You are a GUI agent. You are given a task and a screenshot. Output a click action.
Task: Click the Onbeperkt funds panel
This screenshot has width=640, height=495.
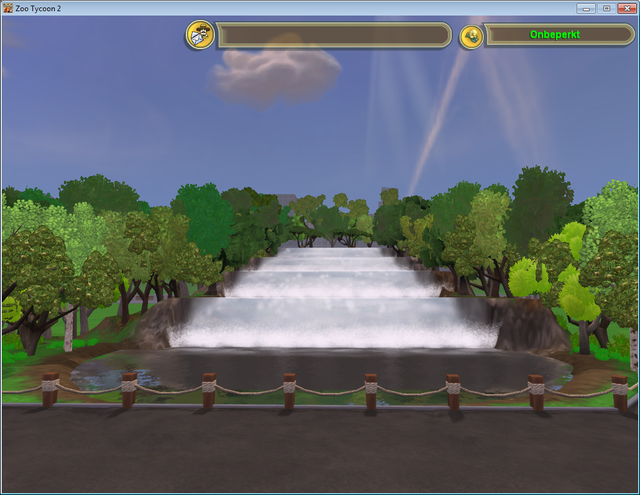[555, 35]
